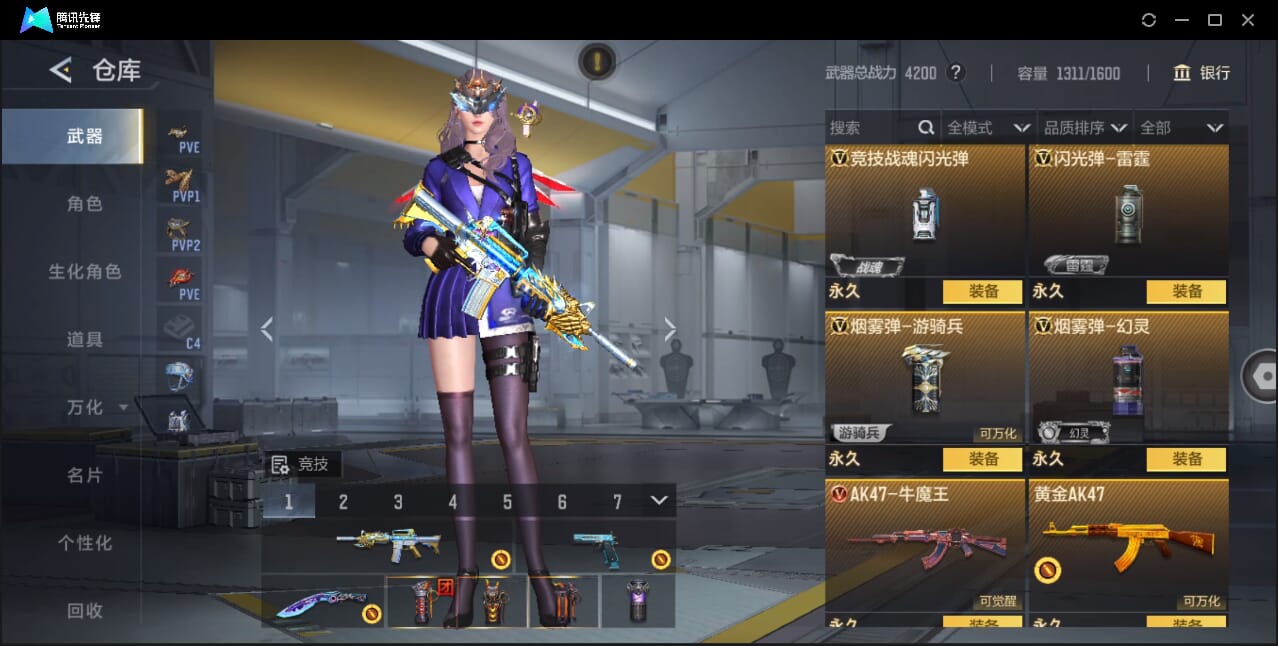This screenshot has height=646, width=1278.
Task: Show the weapon power help question mark
Action: click(956, 73)
